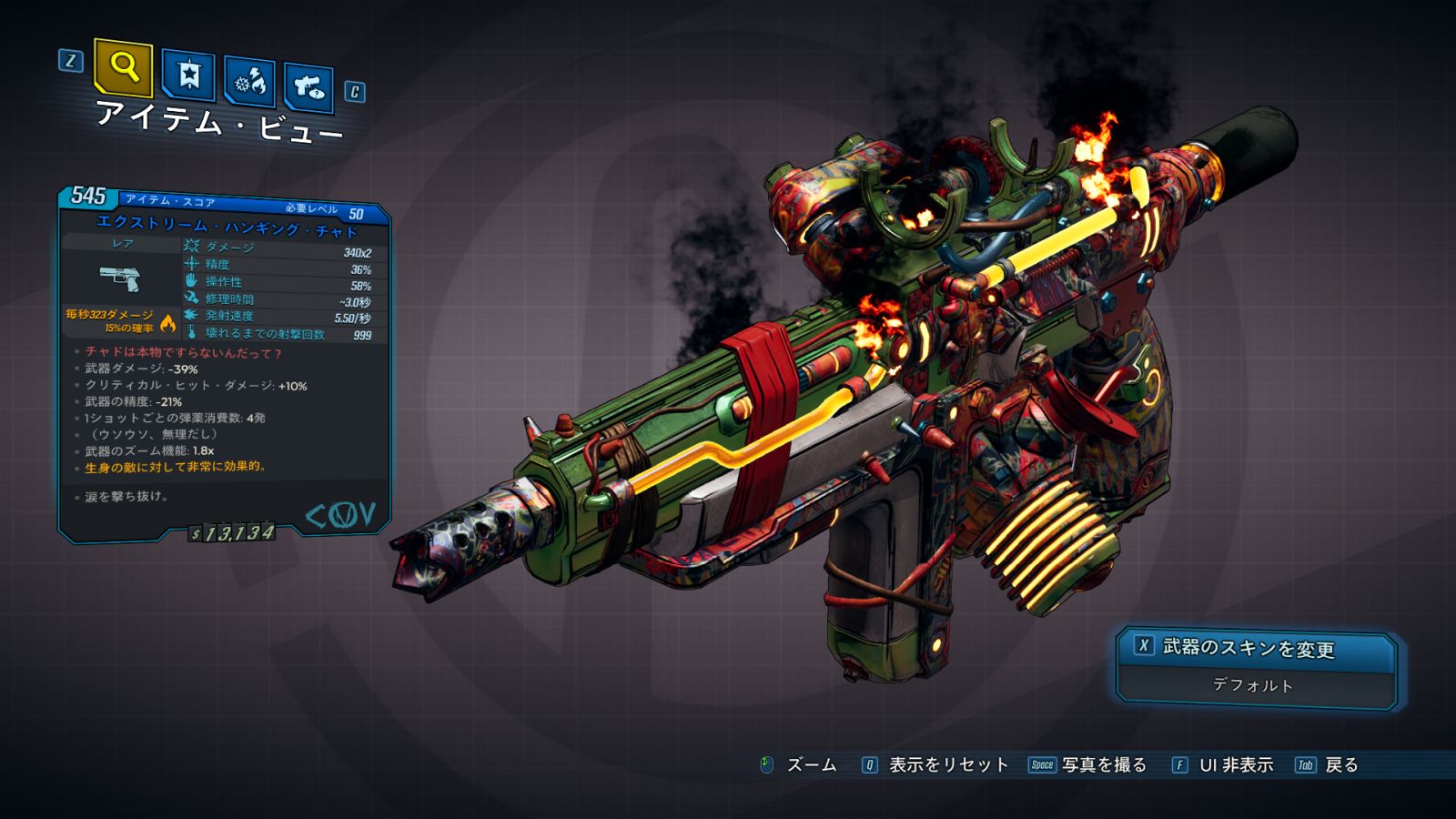Choose the デフォルト skin option
The width and height of the screenshot is (1456, 819).
1253,685
